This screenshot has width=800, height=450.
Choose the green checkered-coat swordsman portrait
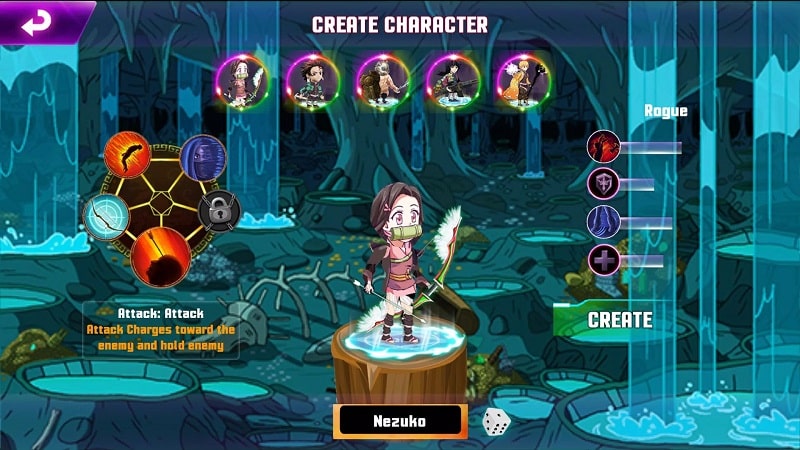pos(311,78)
